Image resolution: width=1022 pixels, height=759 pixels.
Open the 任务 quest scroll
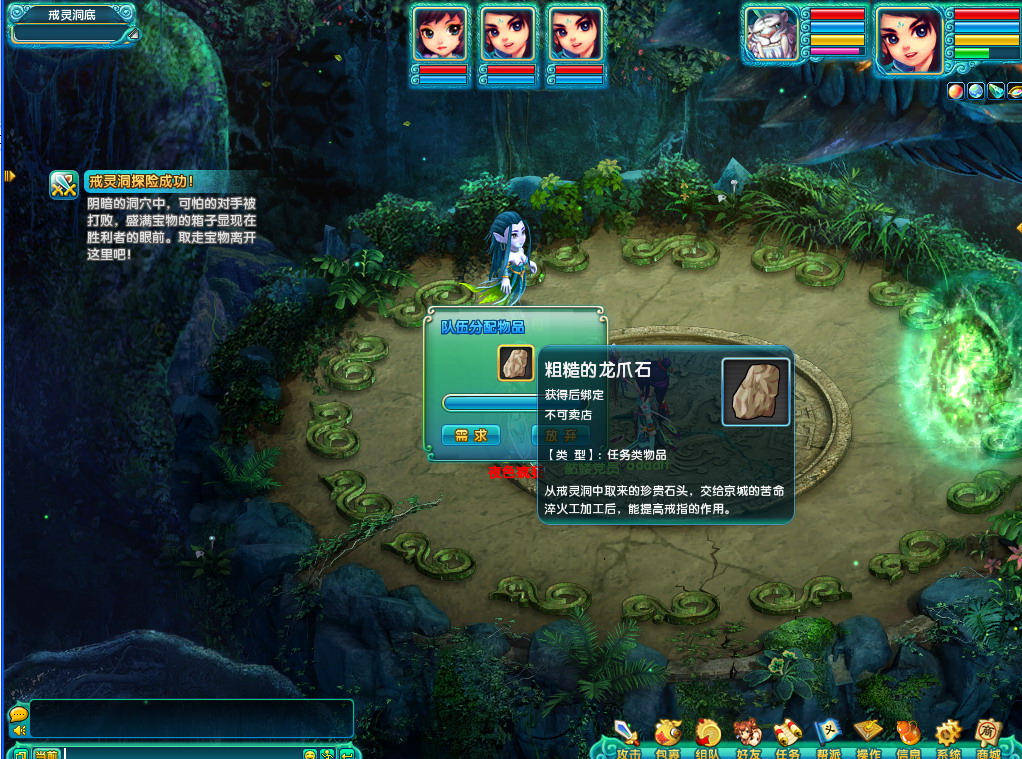pos(788,735)
